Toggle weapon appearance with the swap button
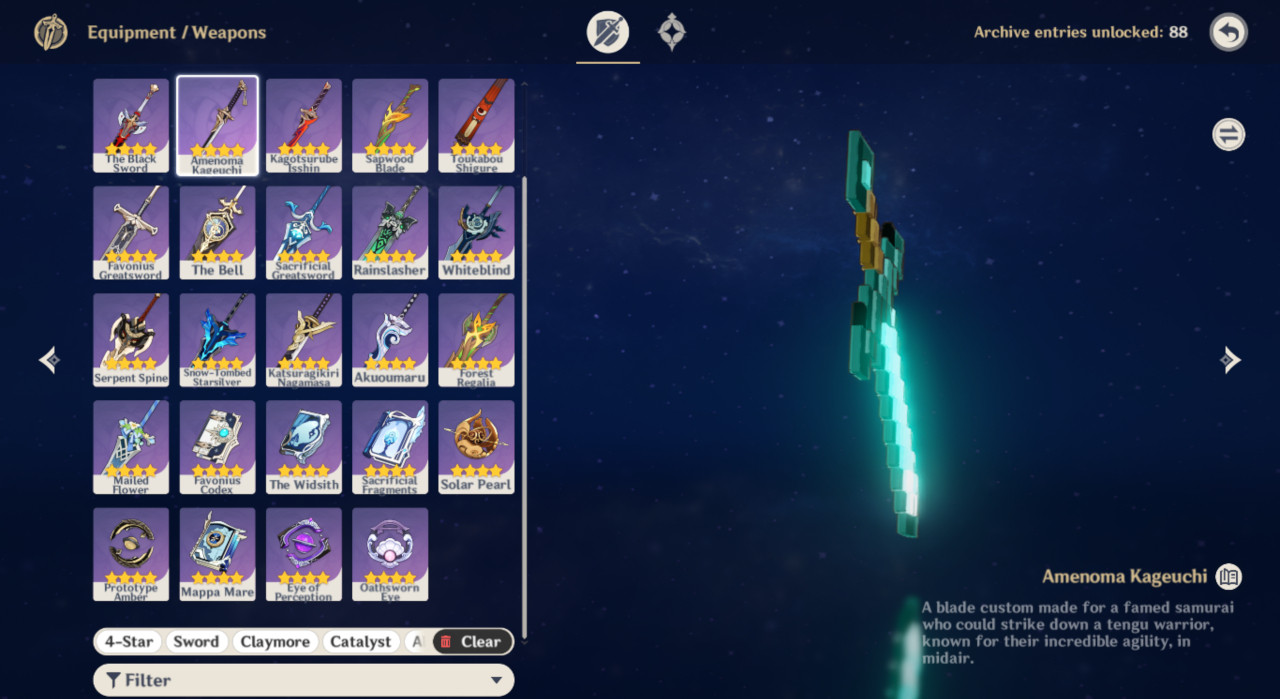 [1229, 134]
